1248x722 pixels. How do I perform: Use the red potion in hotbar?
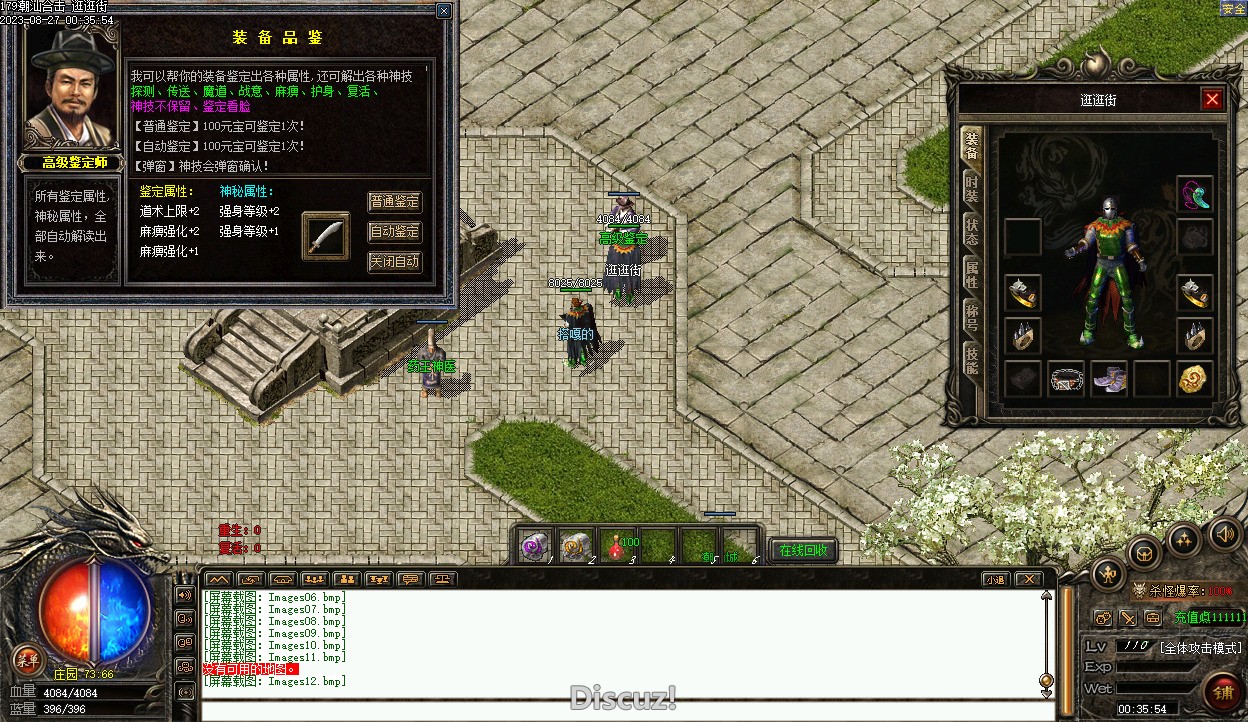point(616,547)
